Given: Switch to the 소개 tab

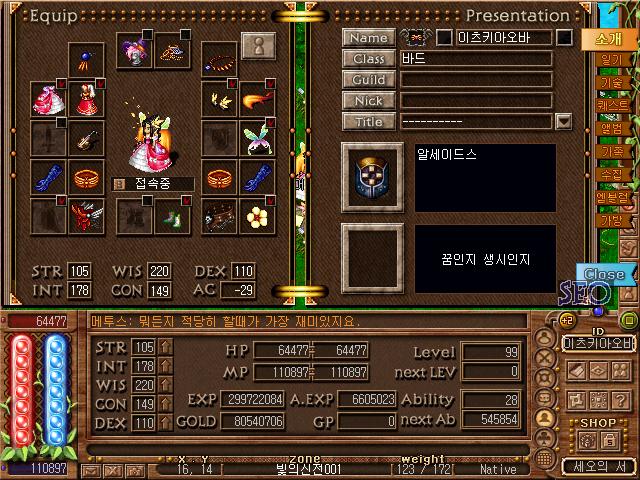Looking at the screenshot, I should (x=607, y=39).
